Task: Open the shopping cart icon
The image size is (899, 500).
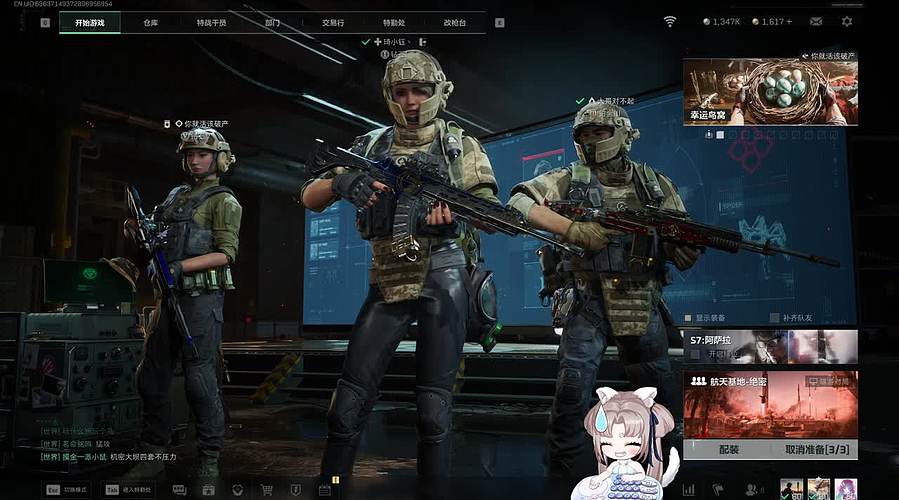Action: pyautogui.click(x=267, y=490)
